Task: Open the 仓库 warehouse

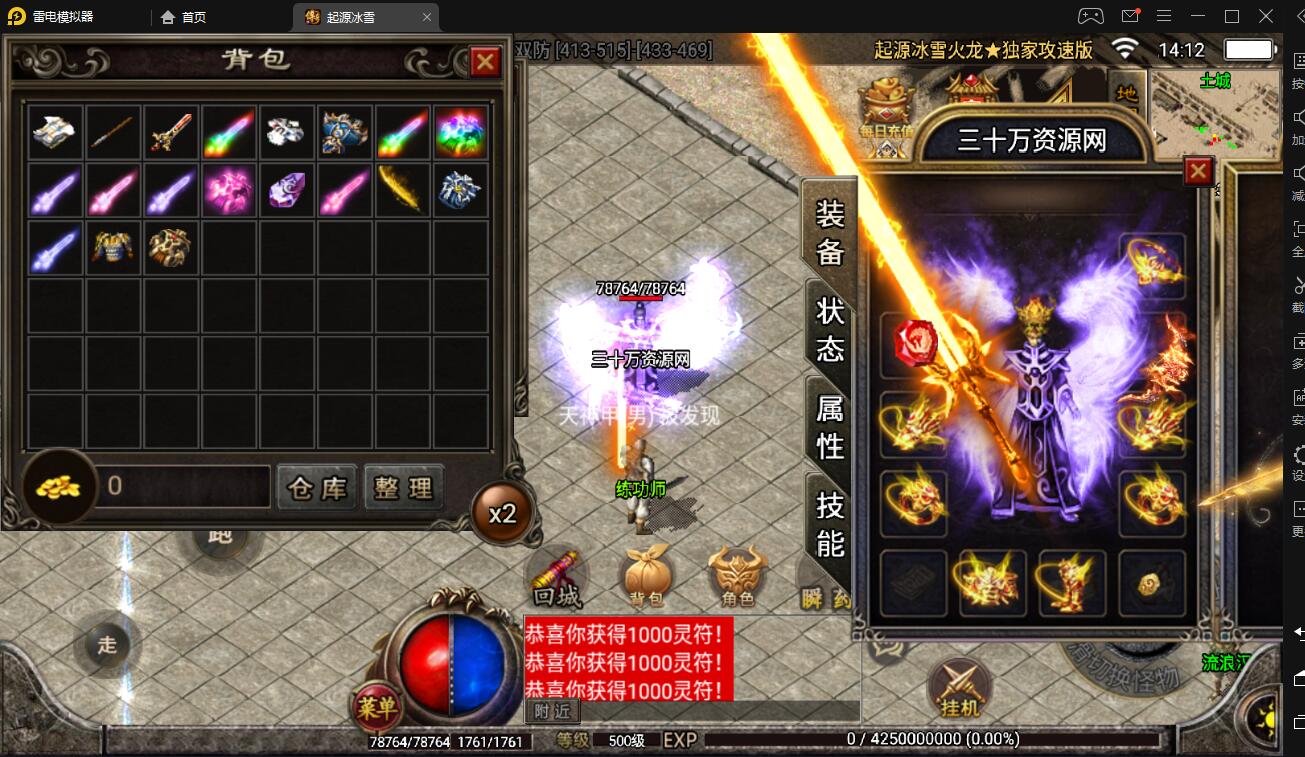Action: (316, 487)
